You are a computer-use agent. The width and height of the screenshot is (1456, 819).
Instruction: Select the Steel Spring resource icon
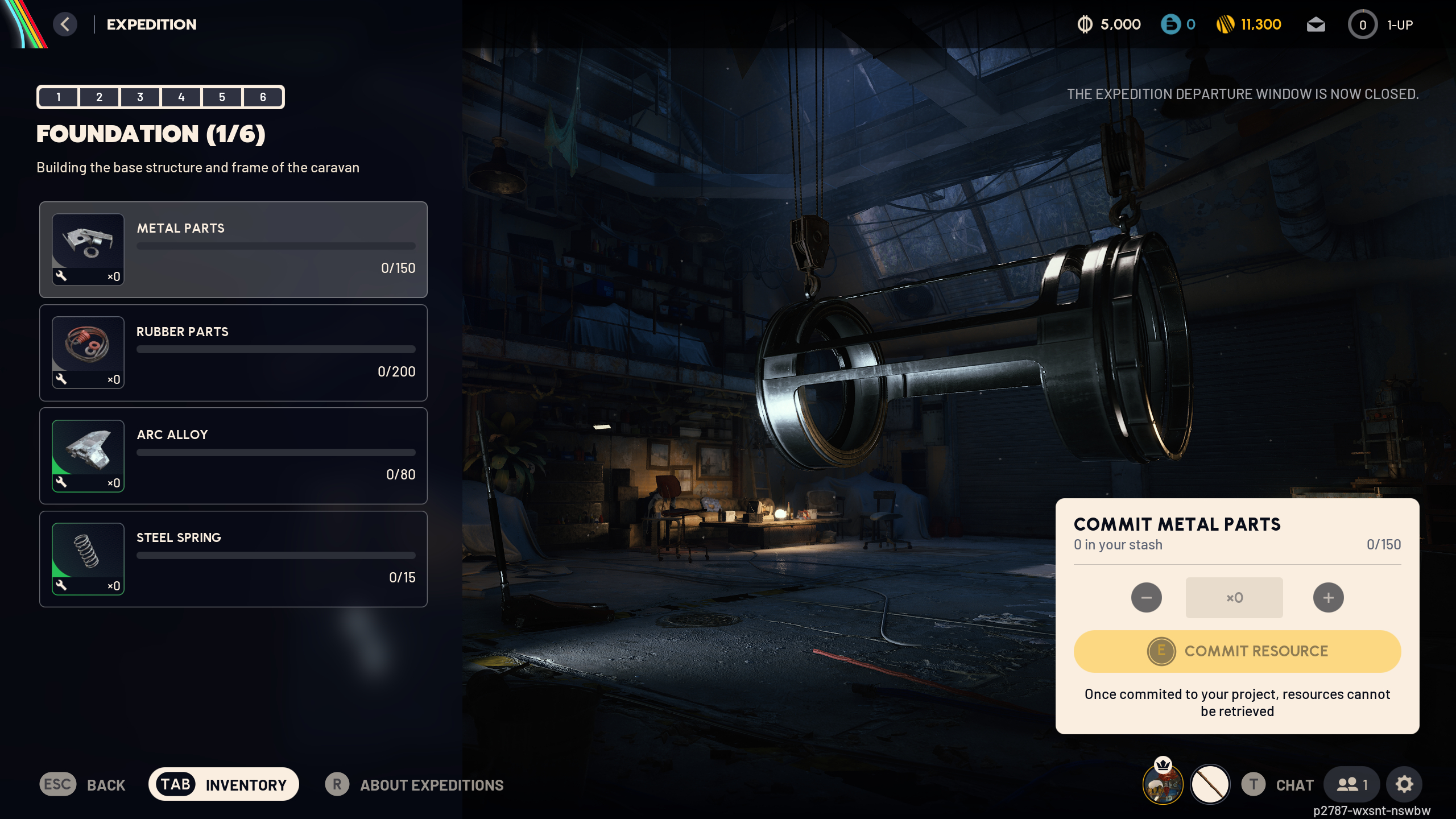(88, 558)
